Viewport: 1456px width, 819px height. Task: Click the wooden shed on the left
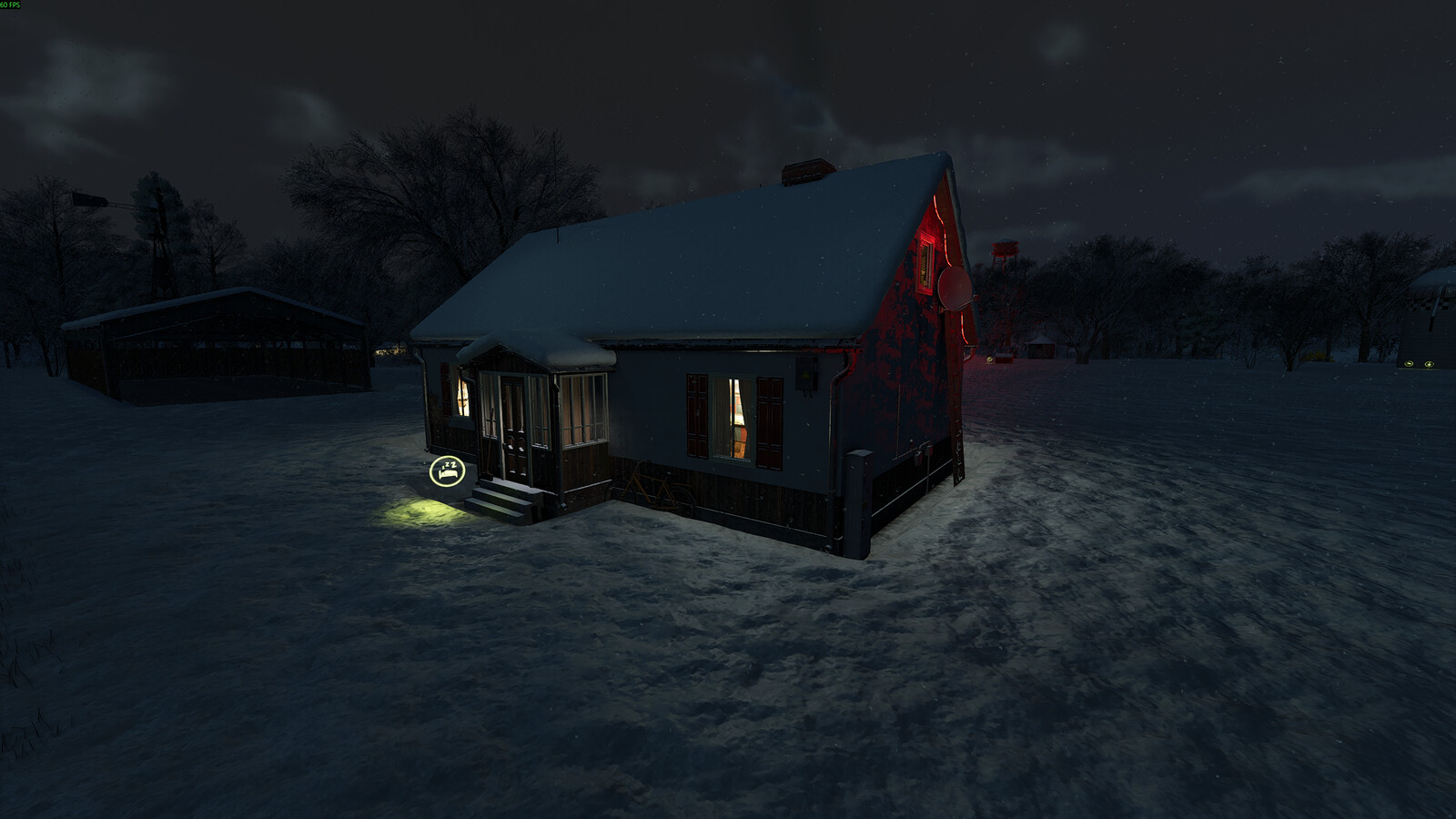tap(209, 341)
